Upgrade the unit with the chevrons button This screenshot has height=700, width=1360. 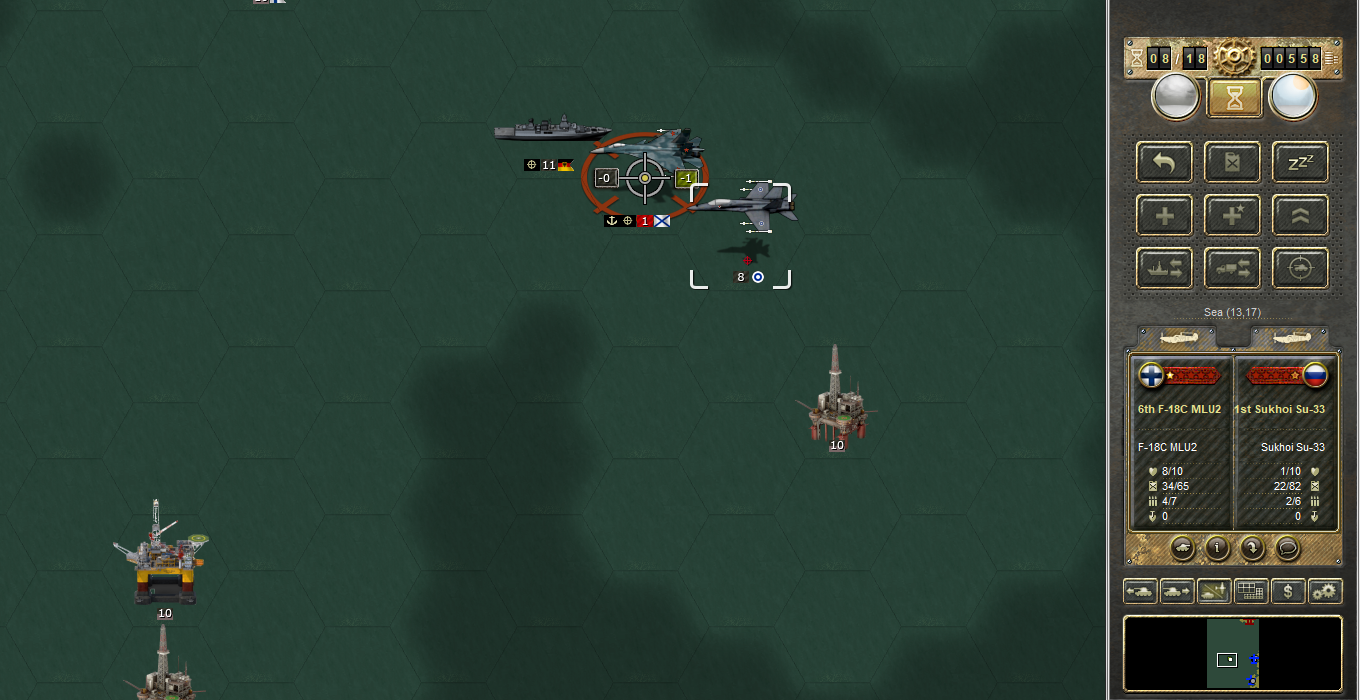pyautogui.click(x=1300, y=215)
